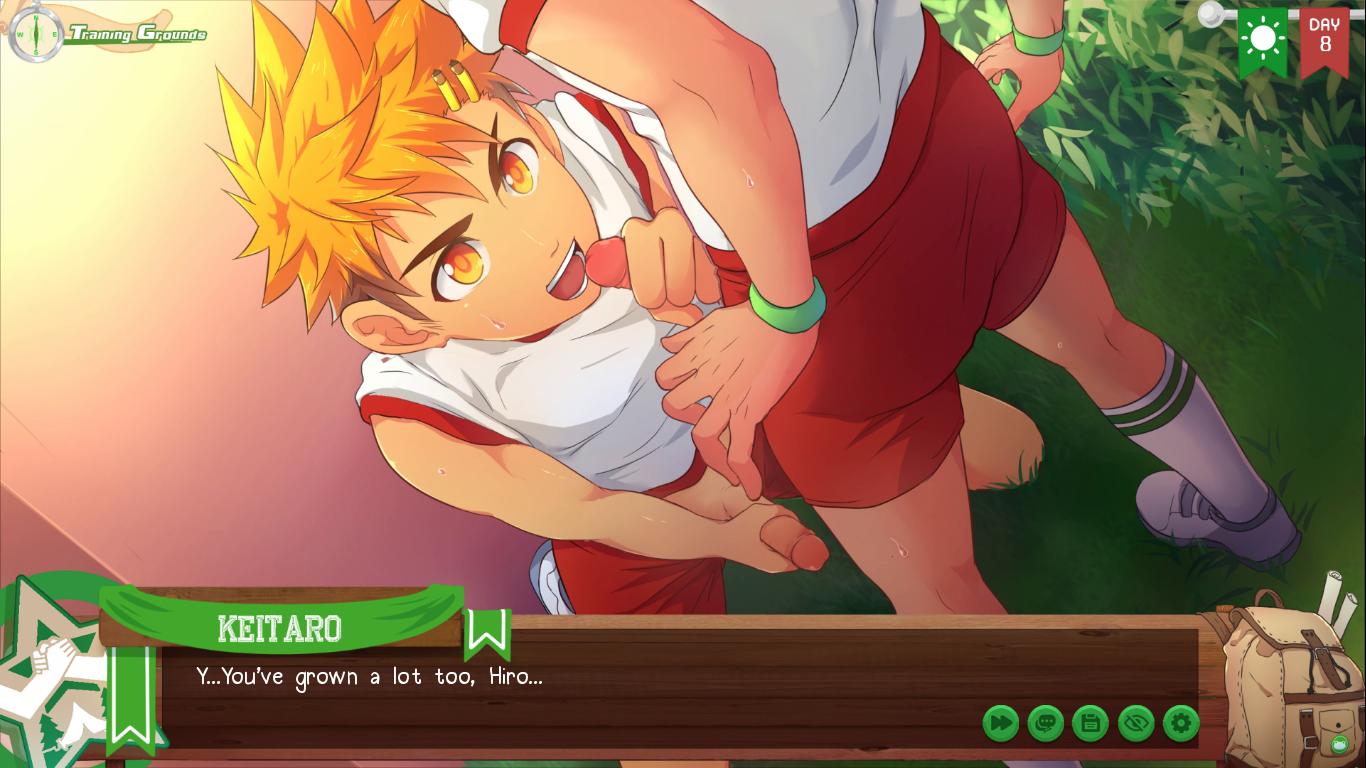Open the dialogue history chat bubble icon
The image size is (1366, 768).
point(1046,723)
